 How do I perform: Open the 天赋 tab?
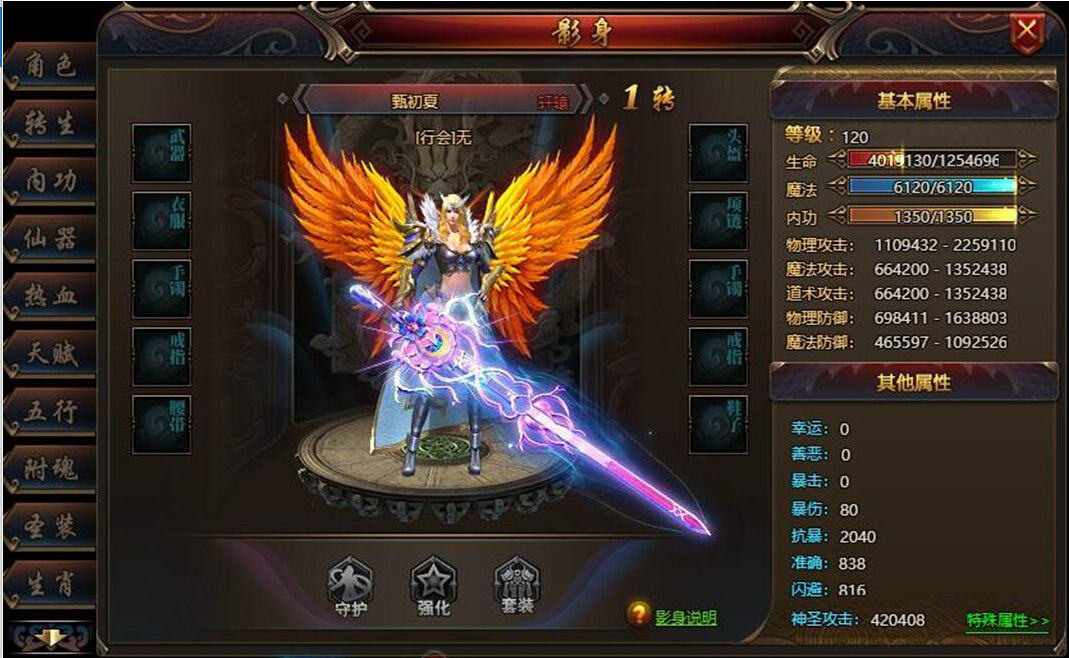coord(50,353)
